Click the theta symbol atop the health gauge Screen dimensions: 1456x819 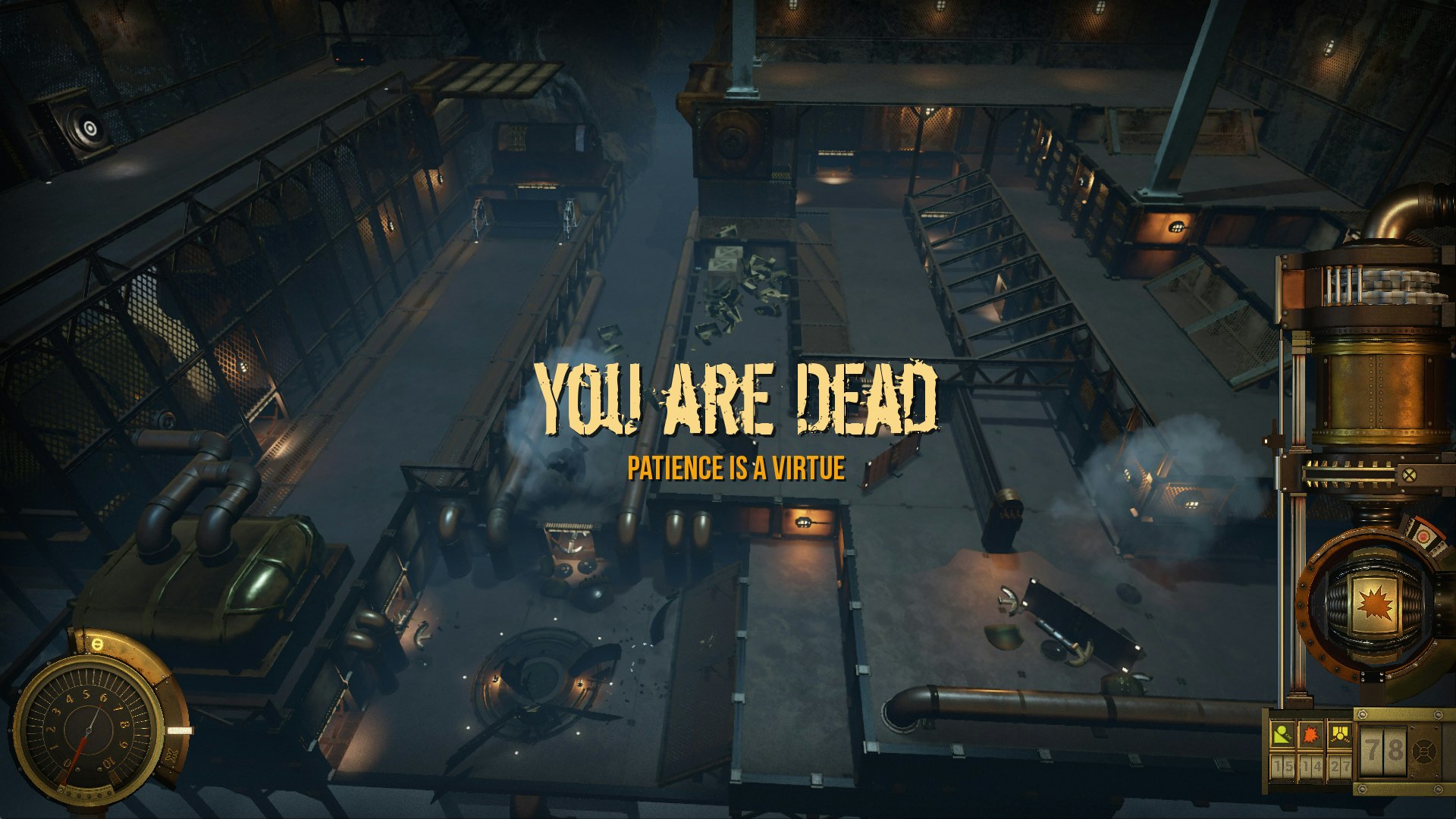coord(97,645)
